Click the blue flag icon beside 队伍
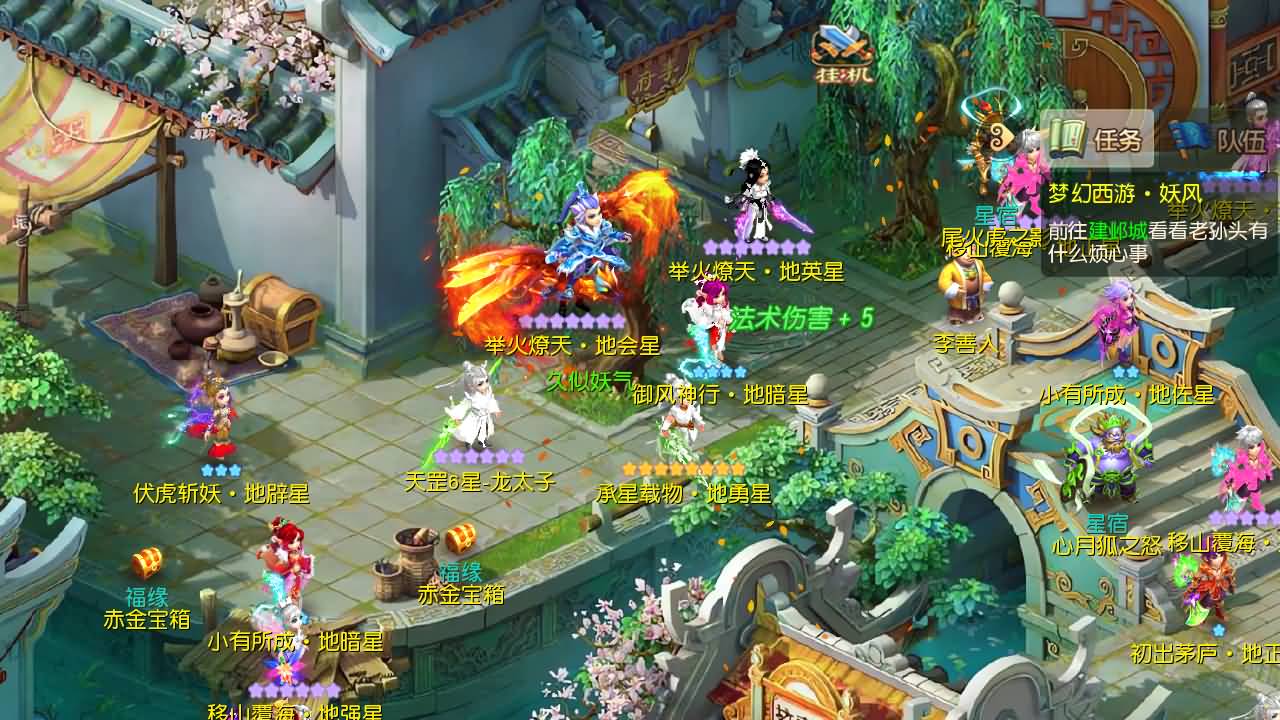1280x720 pixels. click(x=1189, y=140)
